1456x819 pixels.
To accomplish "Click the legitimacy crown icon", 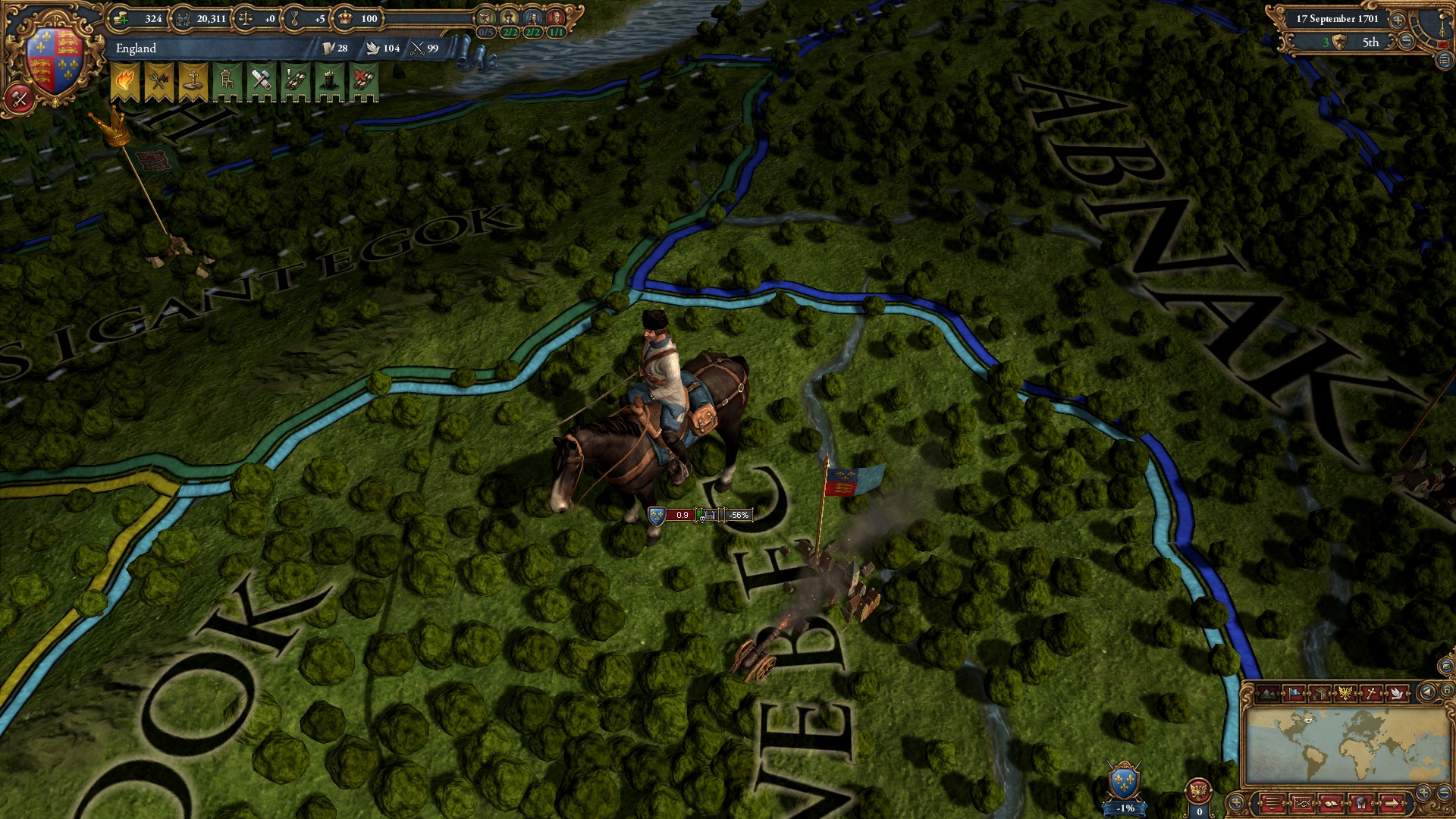I will 345,17.
